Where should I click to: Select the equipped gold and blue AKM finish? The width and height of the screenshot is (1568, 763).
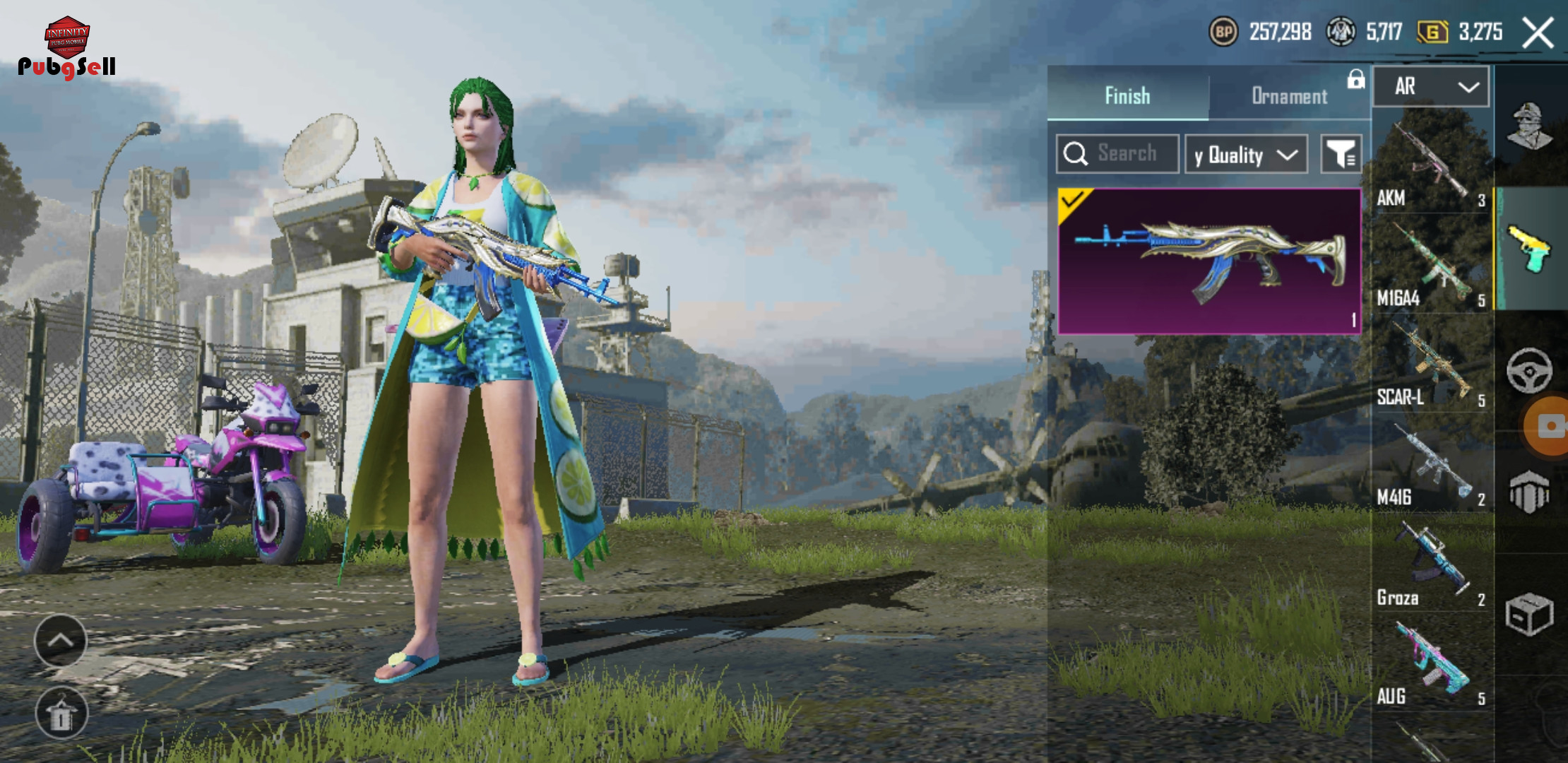(1209, 261)
